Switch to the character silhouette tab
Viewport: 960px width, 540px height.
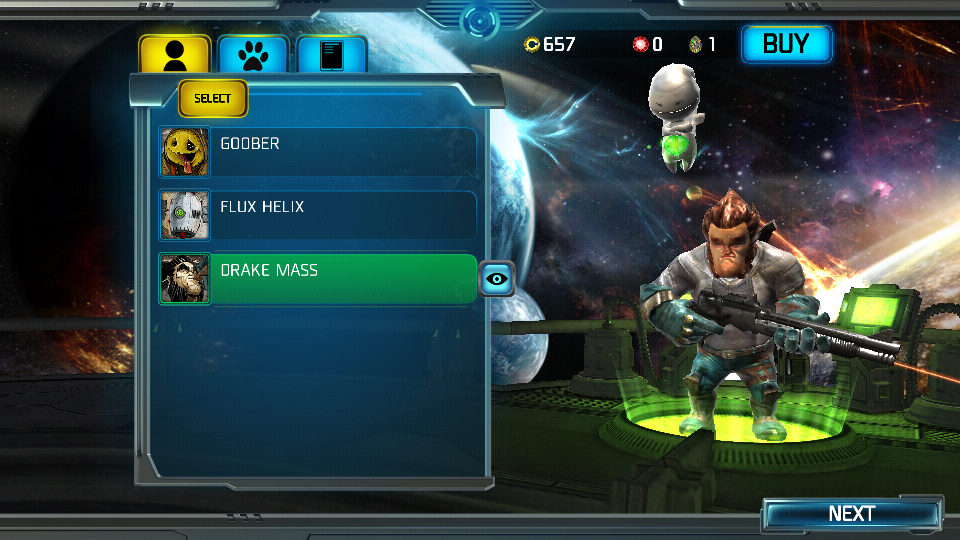click(174, 54)
